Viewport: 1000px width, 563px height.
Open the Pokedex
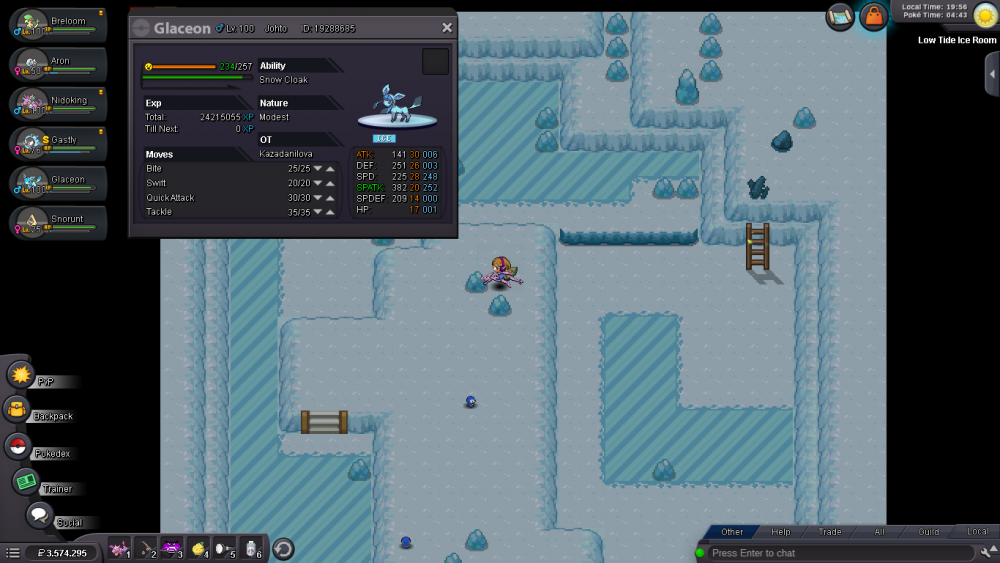pyautogui.click(x=17, y=446)
